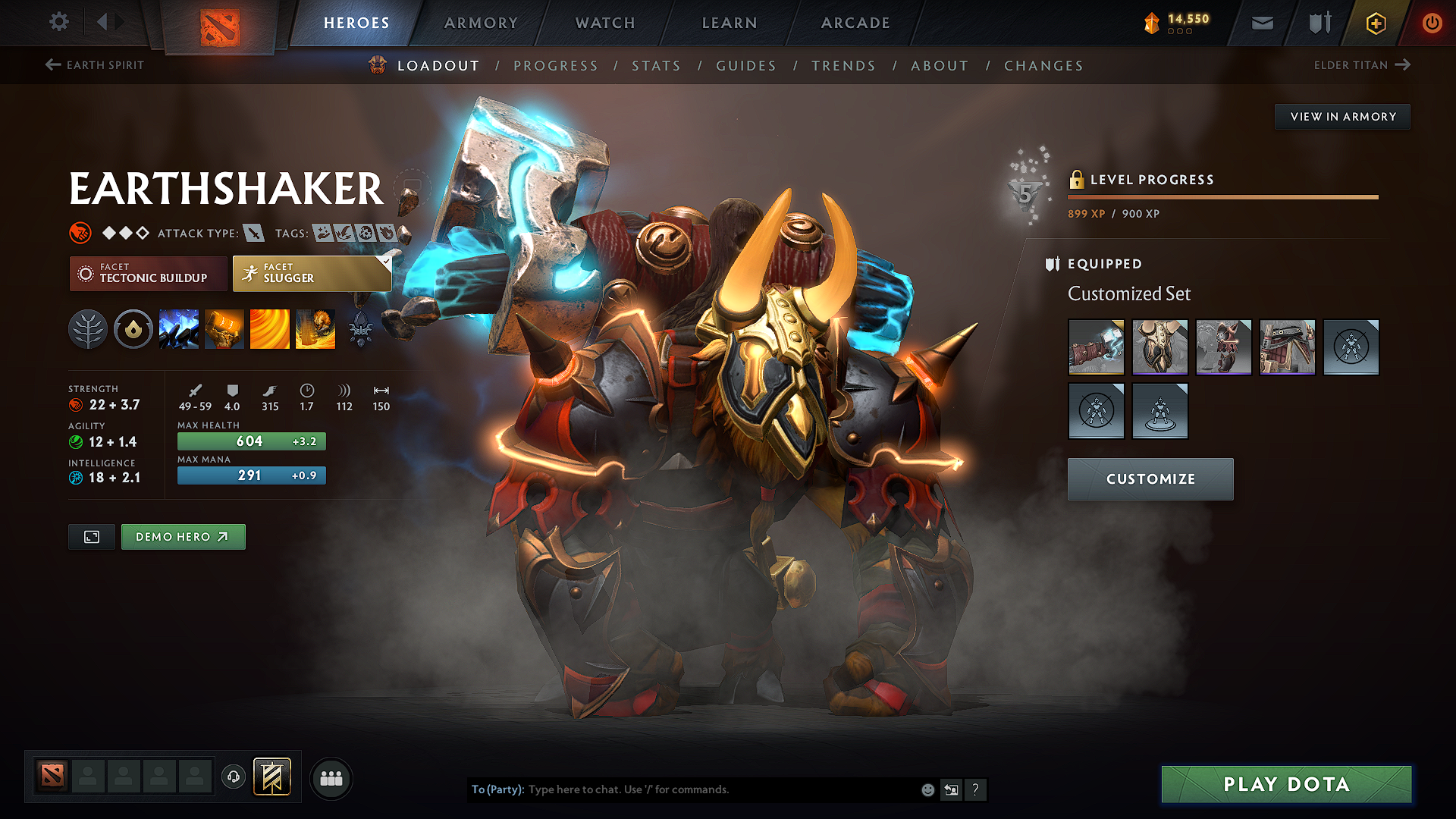Open DEMO HERO
The width and height of the screenshot is (1456, 819).
pyautogui.click(x=183, y=536)
